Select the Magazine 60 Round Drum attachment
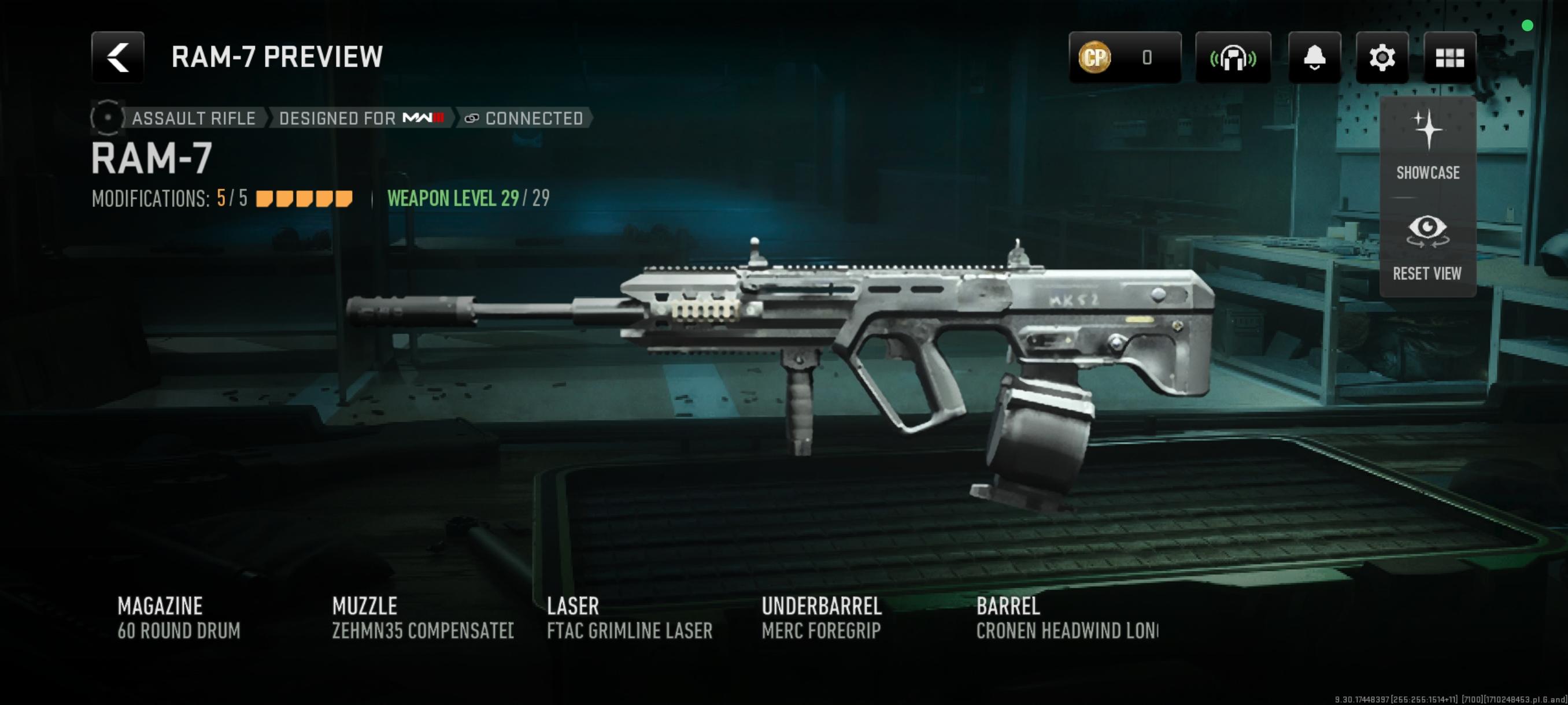The height and width of the screenshot is (705, 1568). [x=179, y=617]
